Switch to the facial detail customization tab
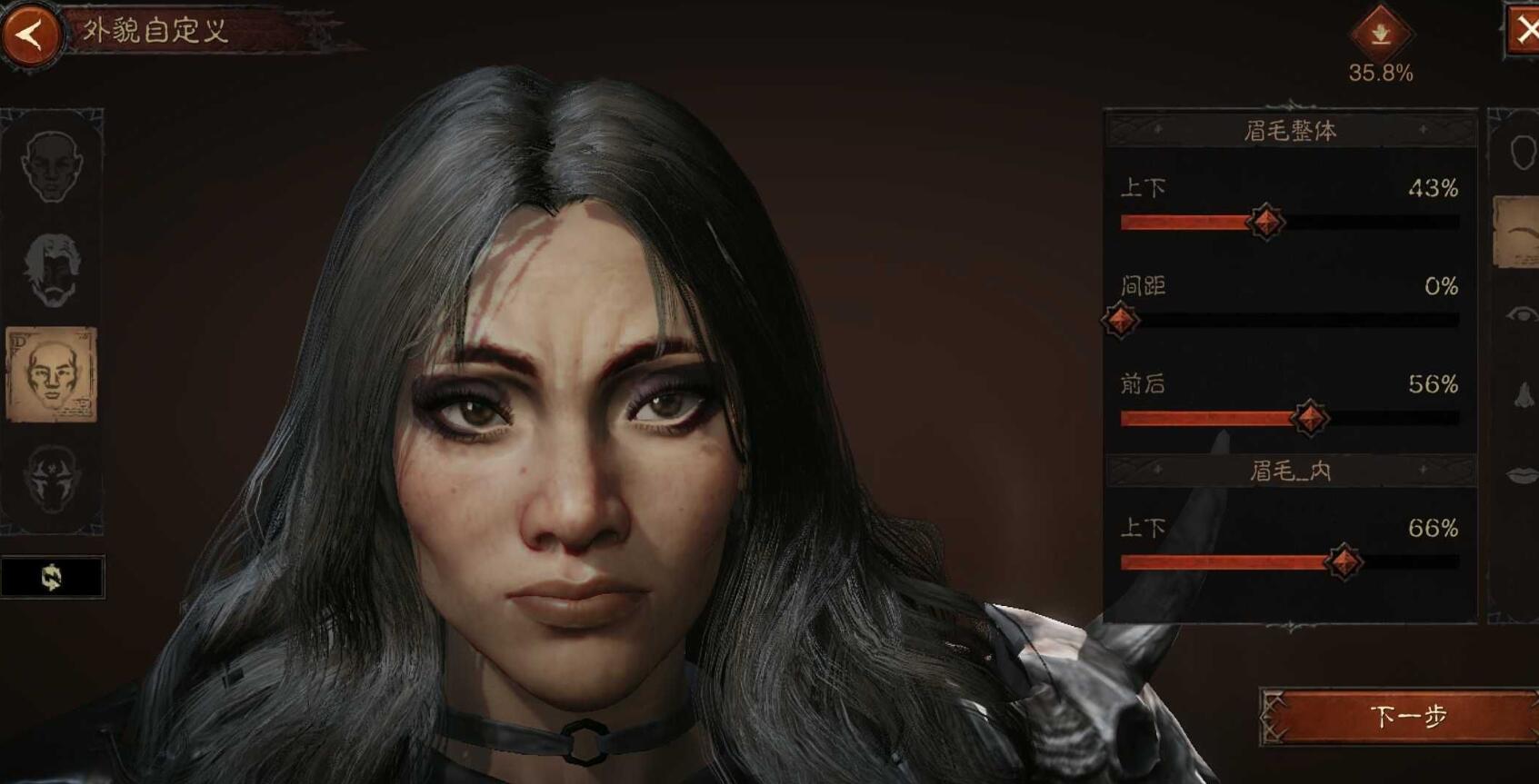 click(52, 375)
